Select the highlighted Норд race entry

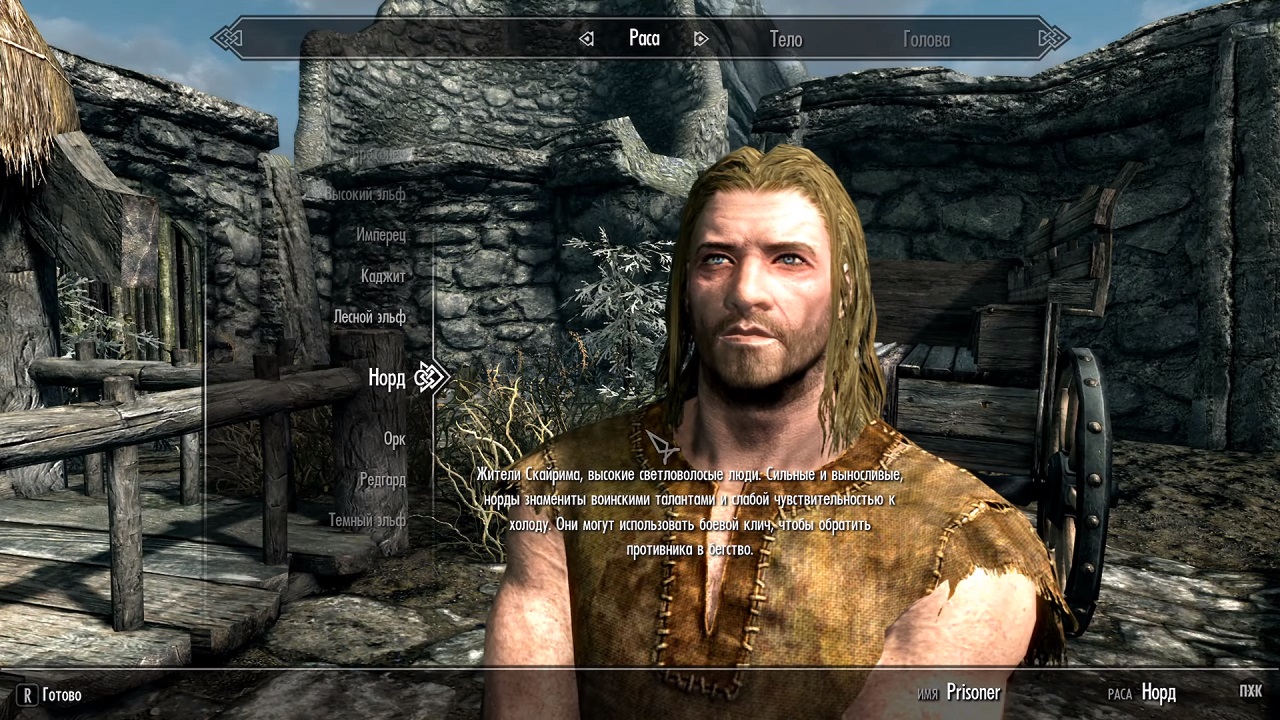pyautogui.click(x=386, y=378)
